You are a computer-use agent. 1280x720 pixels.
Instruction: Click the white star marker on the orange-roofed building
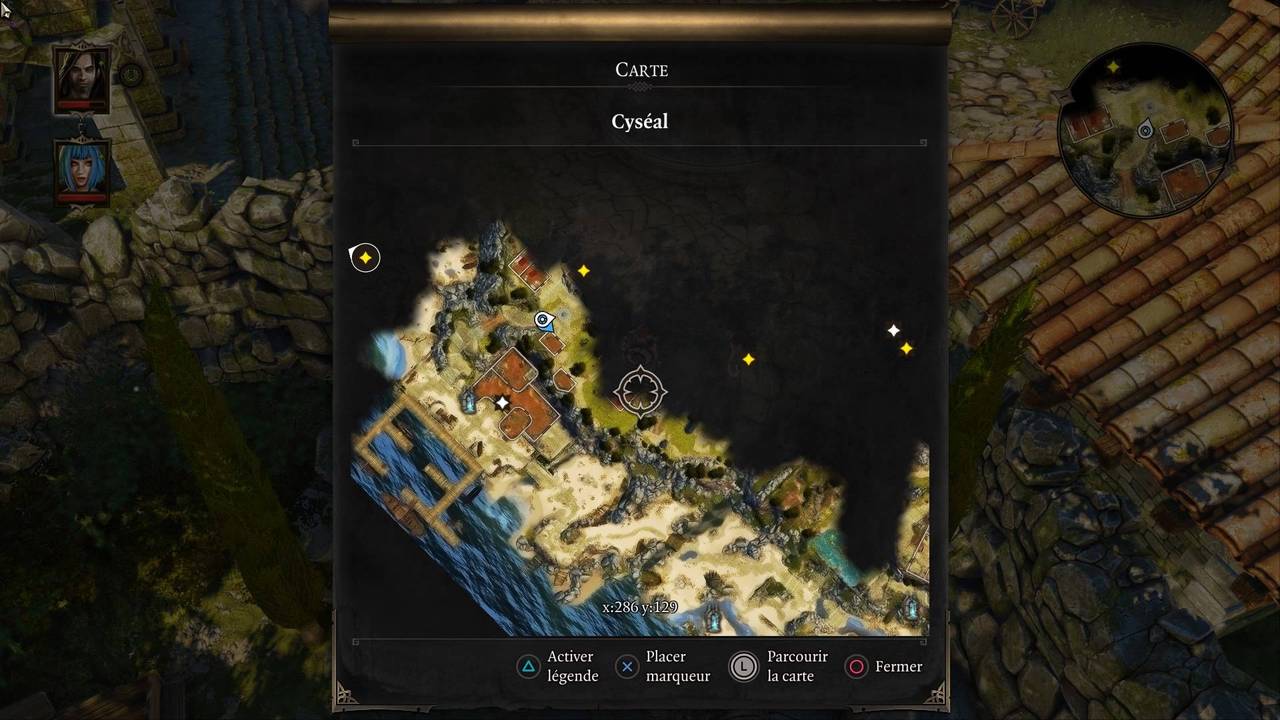point(502,402)
